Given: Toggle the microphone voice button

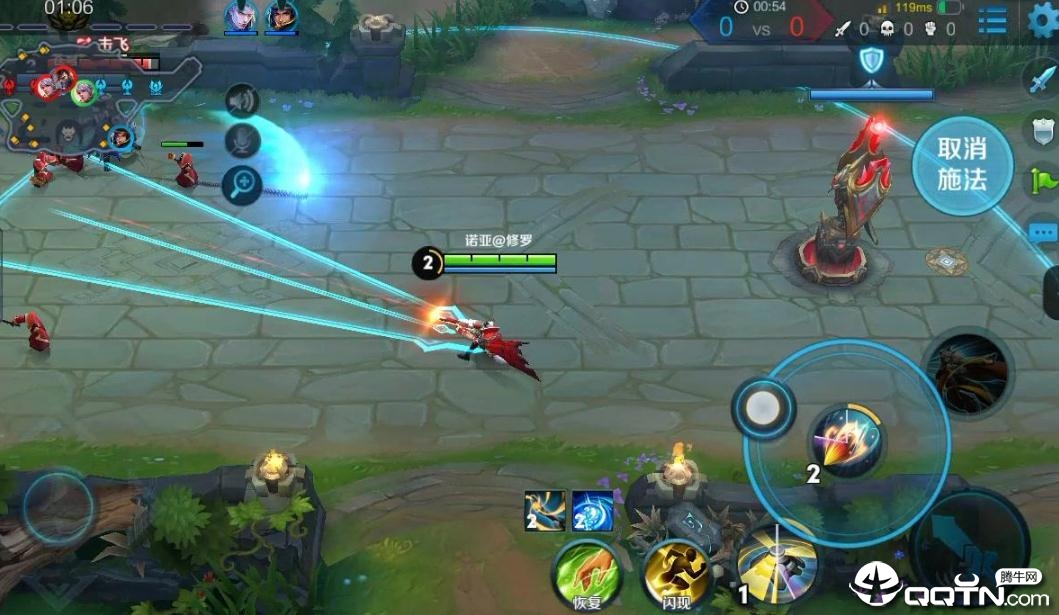Looking at the screenshot, I should [242, 141].
